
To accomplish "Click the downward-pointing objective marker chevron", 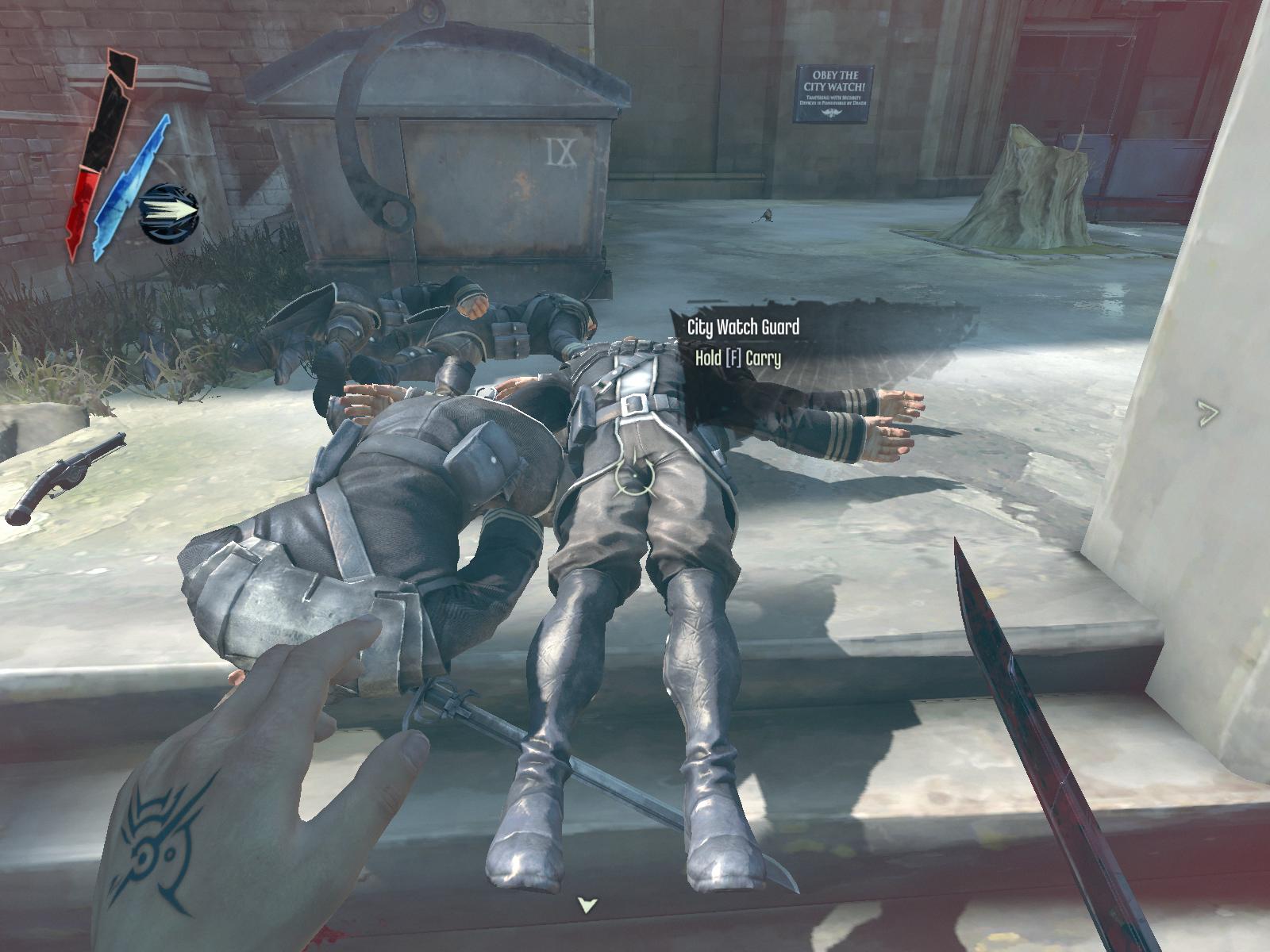I will point(587,905).
